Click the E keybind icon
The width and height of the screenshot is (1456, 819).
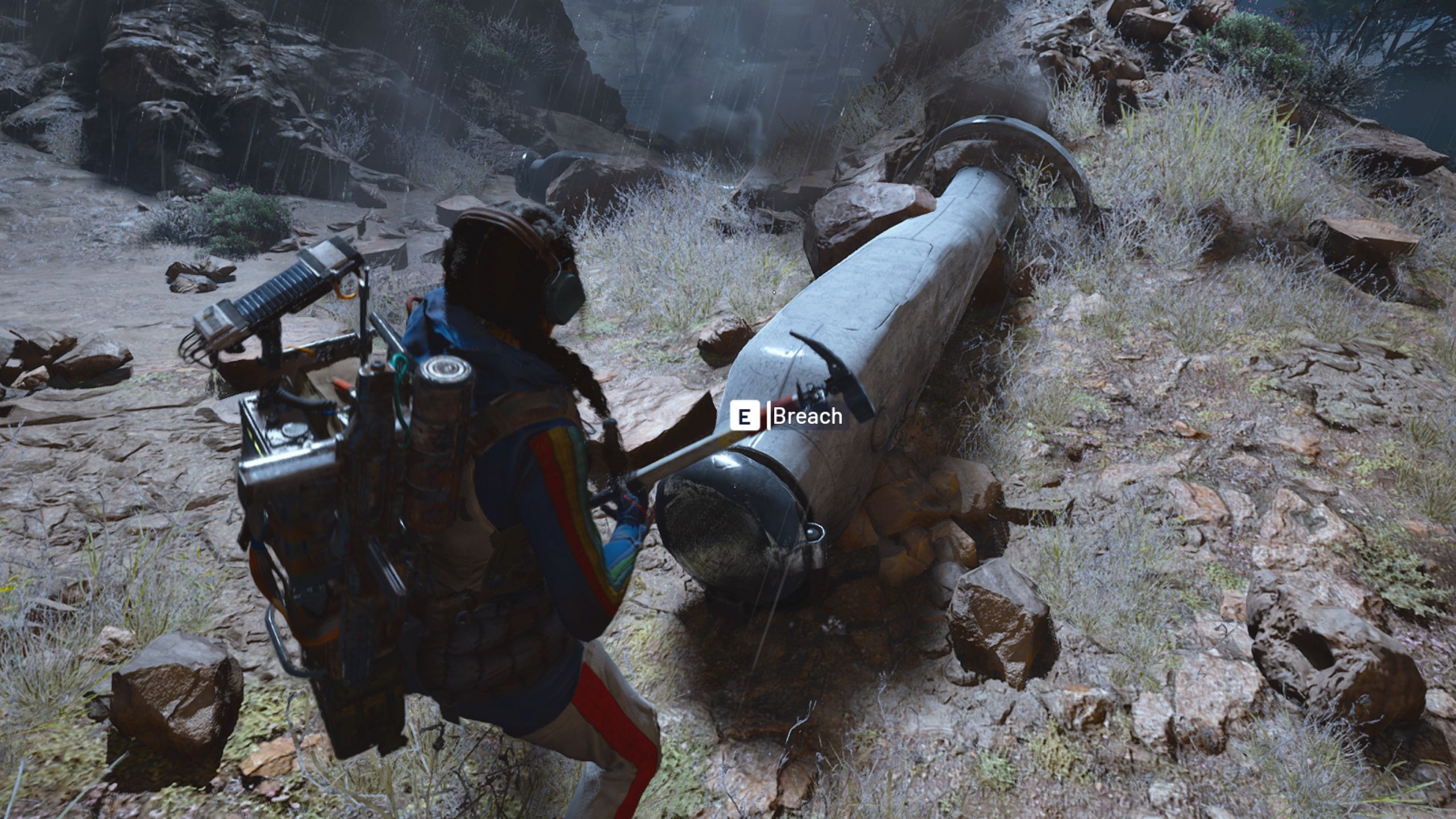point(745,417)
